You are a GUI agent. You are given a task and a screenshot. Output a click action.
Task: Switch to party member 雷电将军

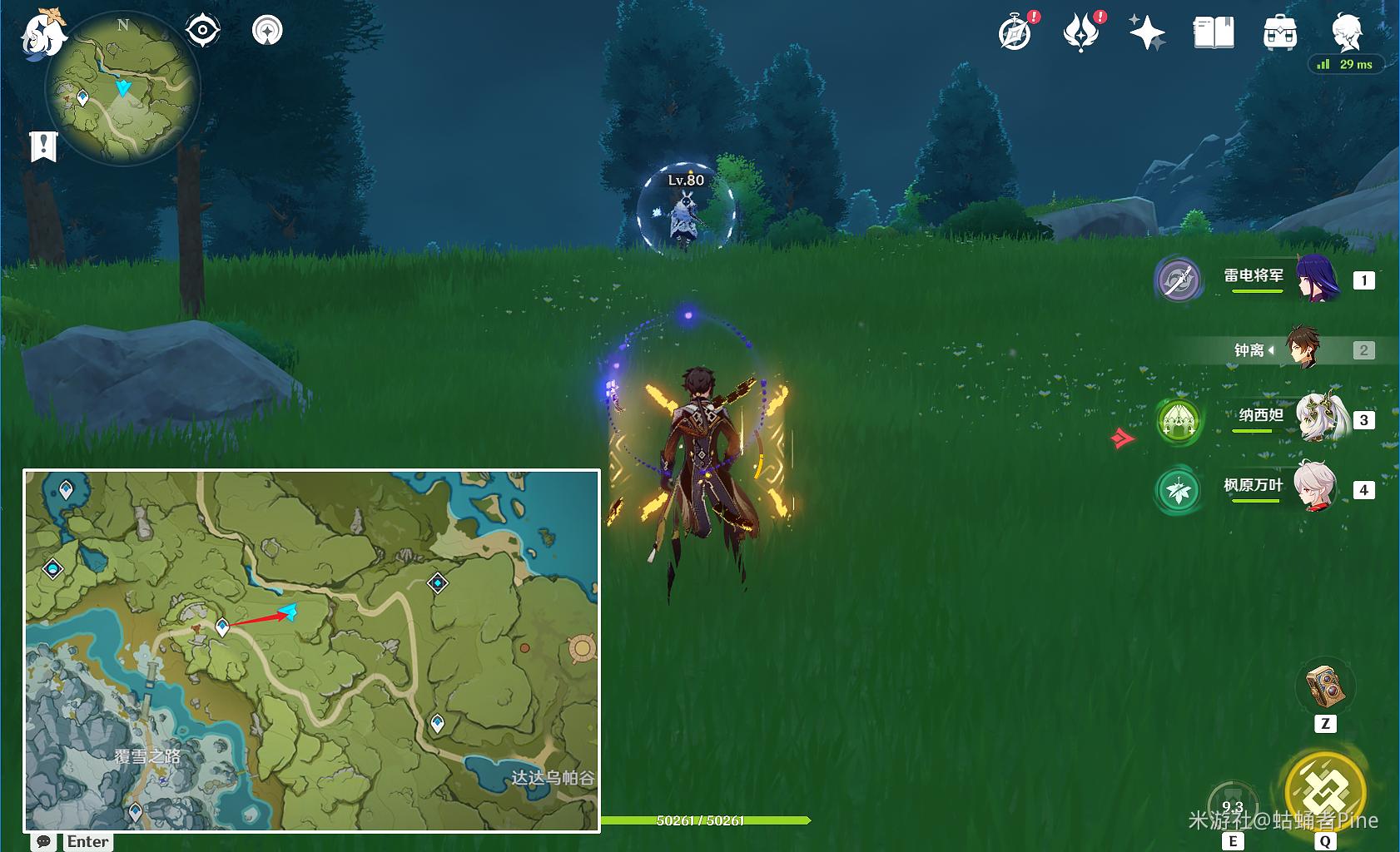pos(1318,280)
